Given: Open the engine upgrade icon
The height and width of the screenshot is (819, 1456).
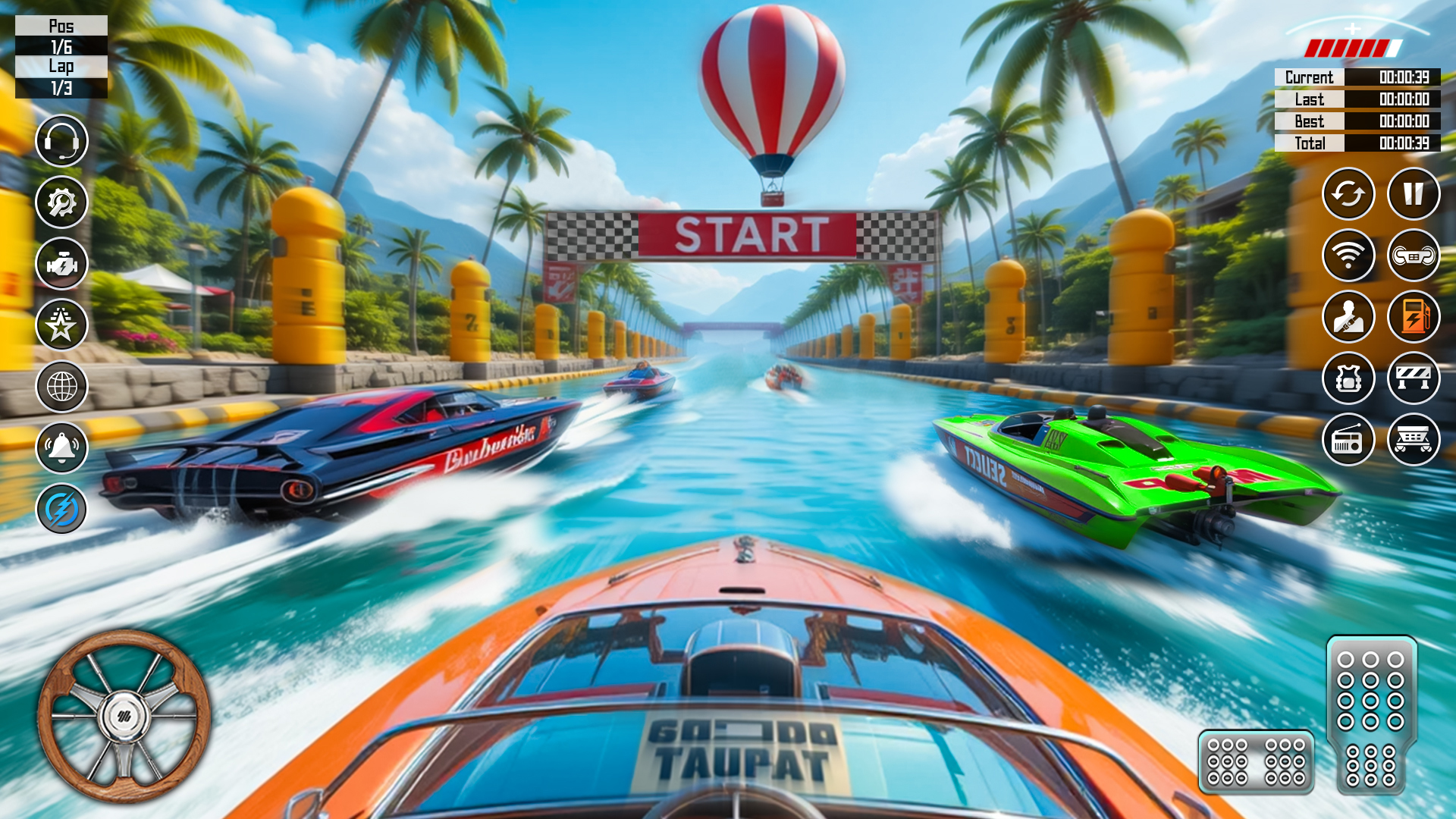Looking at the screenshot, I should 61,264.
